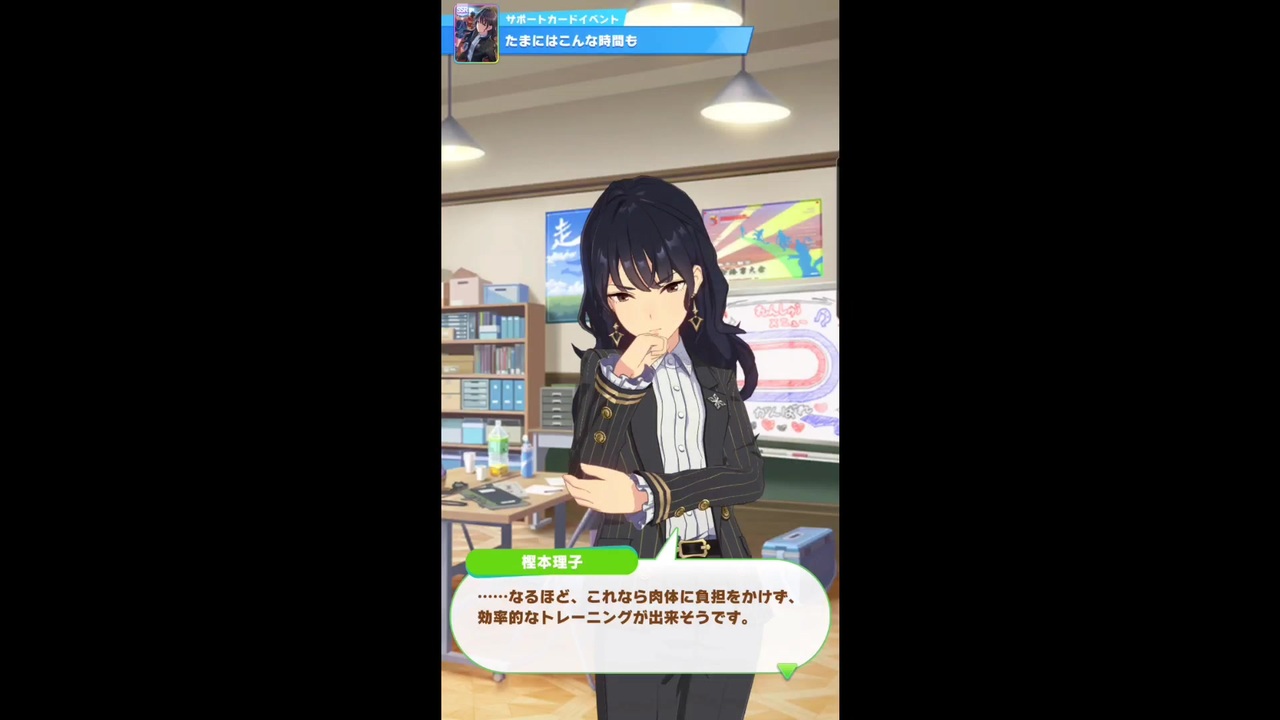This screenshot has width=1280, height=720.
Task: Tap the SSR support card icon
Action: point(475,33)
